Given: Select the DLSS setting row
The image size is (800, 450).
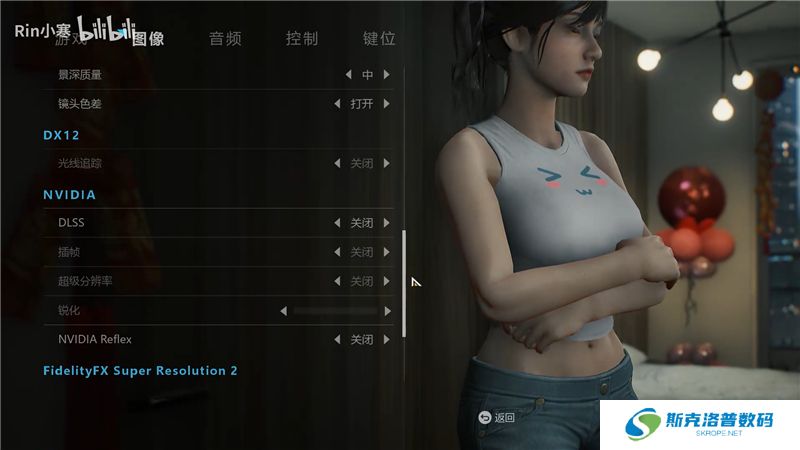Looking at the screenshot, I should [180, 223].
